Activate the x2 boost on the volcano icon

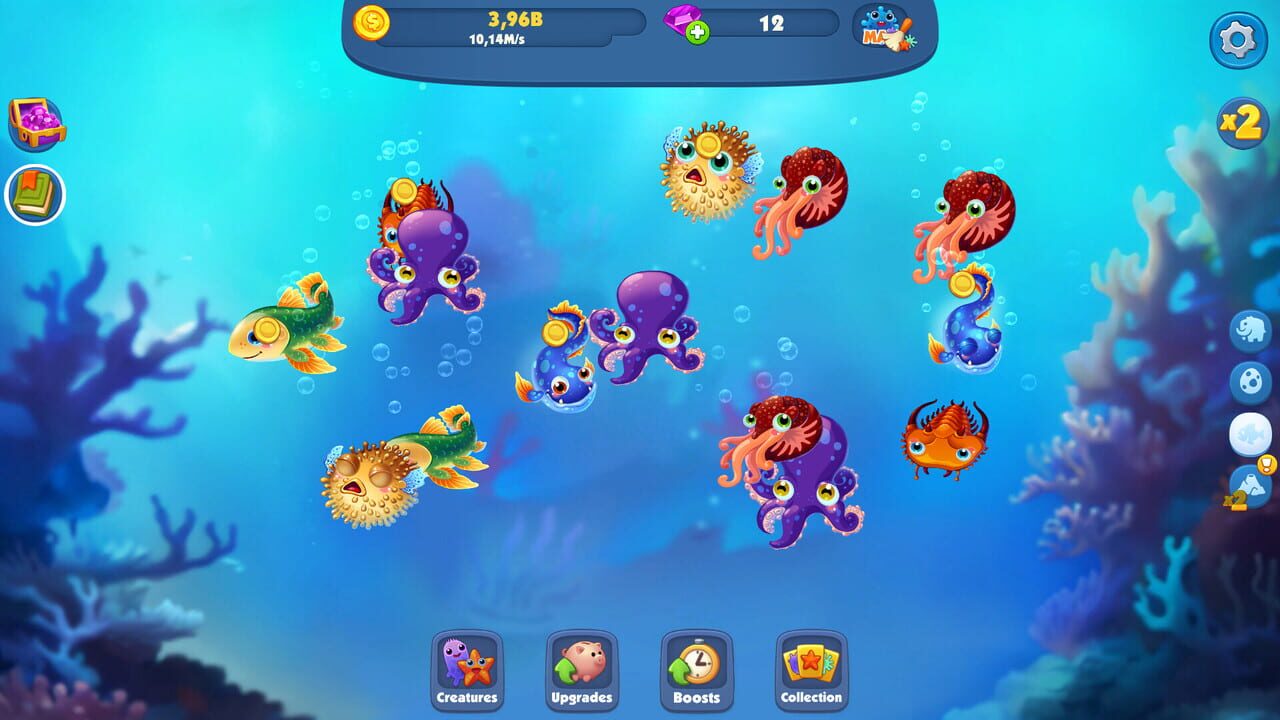pyautogui.click(x=1234, y=499)
